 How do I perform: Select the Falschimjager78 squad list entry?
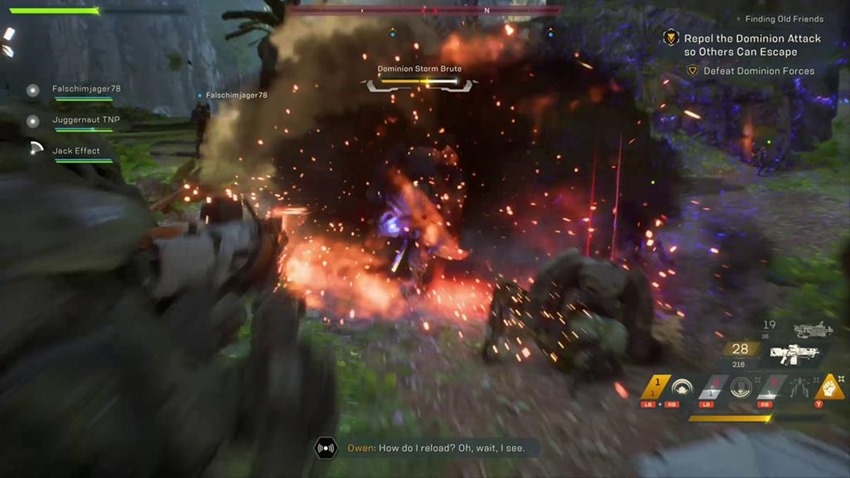point(86,89)
